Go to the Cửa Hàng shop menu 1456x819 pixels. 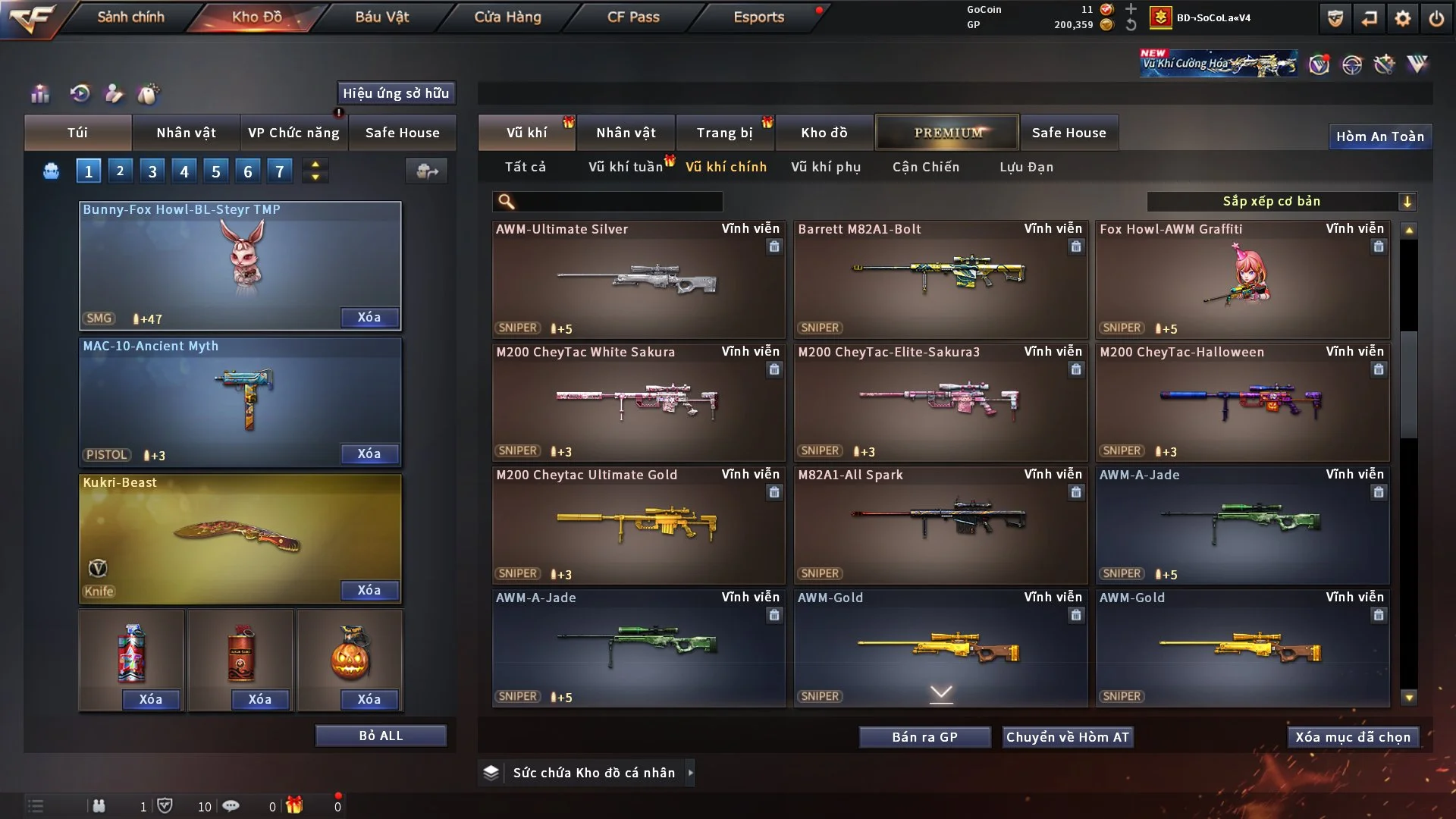click(507, 17)
